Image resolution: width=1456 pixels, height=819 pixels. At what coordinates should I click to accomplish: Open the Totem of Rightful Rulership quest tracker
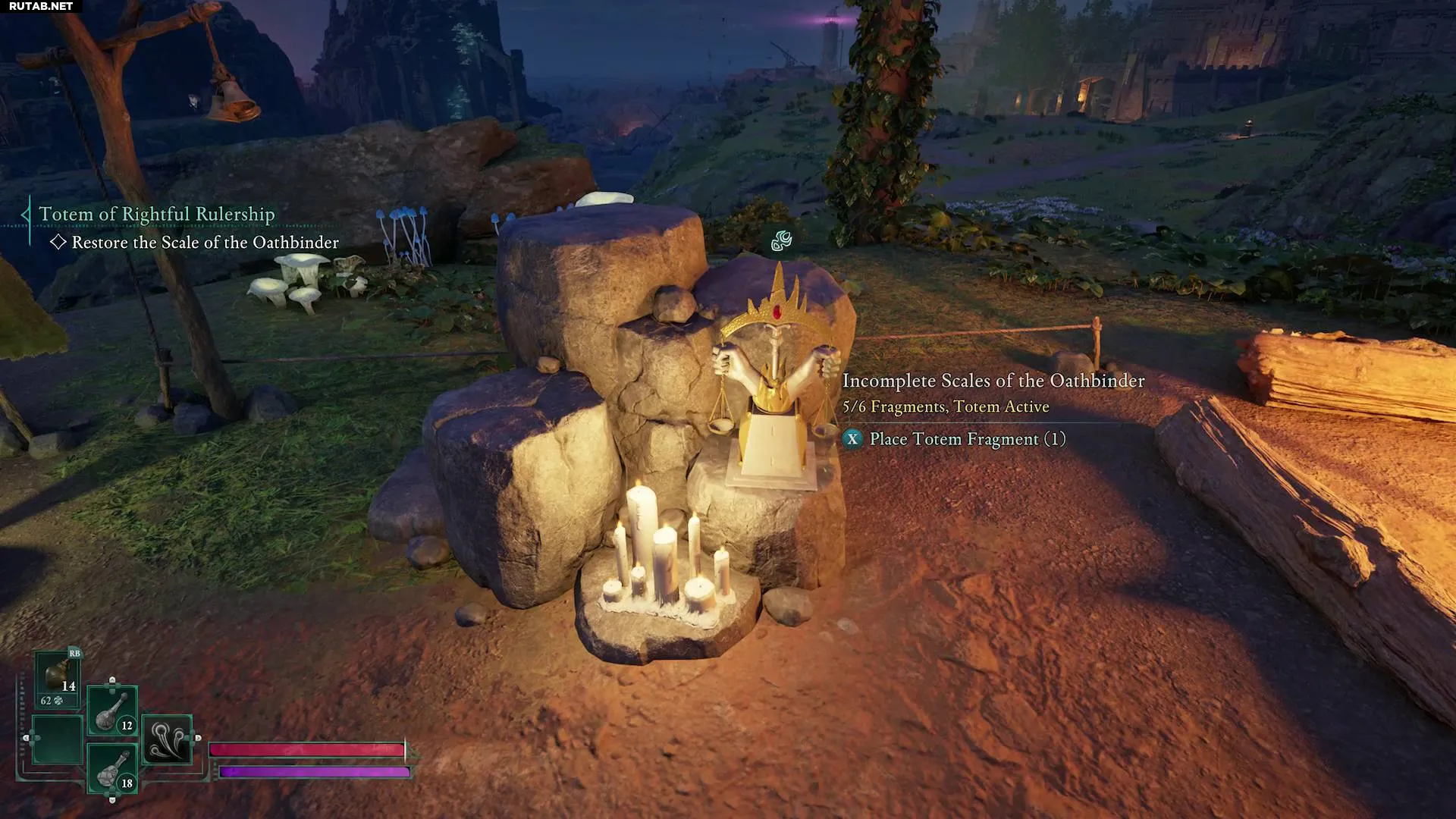coord(157,215)
